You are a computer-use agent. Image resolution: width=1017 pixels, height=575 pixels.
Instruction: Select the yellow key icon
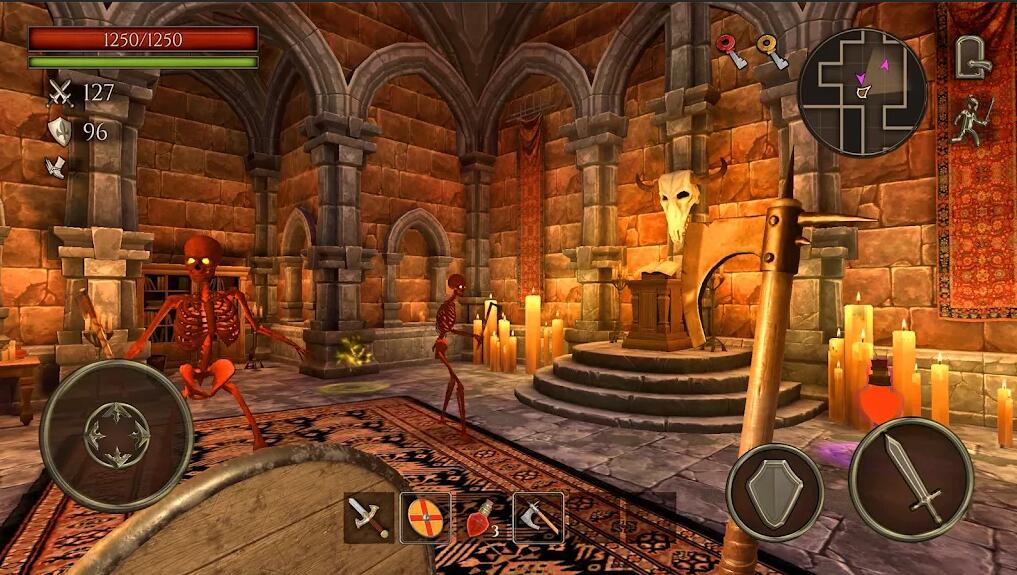point(771,52)
